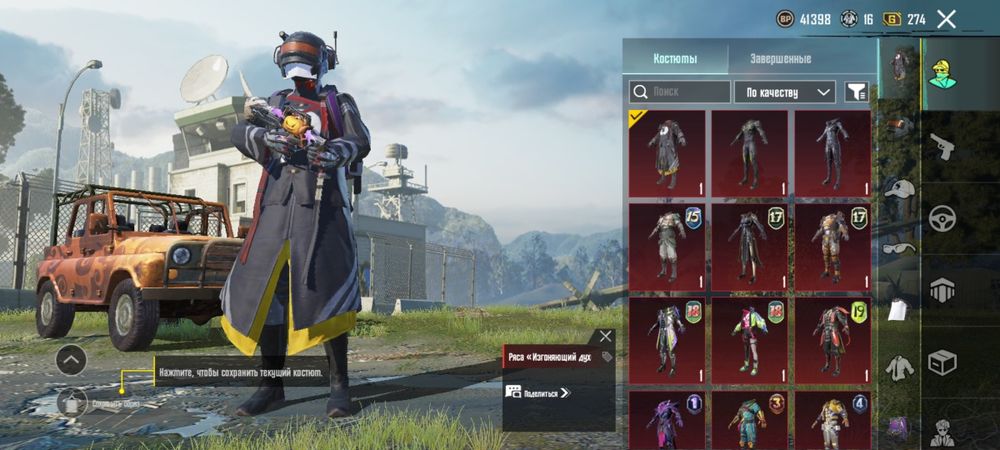This screenshot has height=450, width=1000.
Task: Close the wardrobe screen
Action: [x=946, y=18]
